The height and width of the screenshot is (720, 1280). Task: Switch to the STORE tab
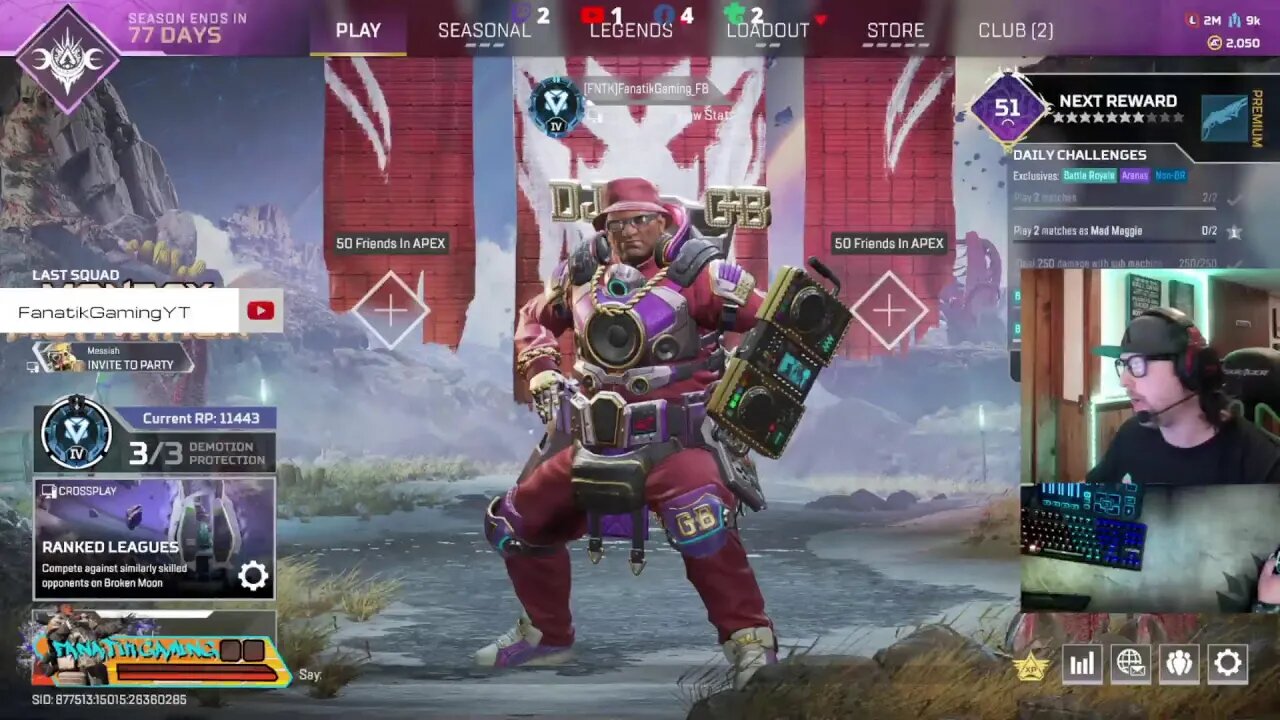click(895, 30)
